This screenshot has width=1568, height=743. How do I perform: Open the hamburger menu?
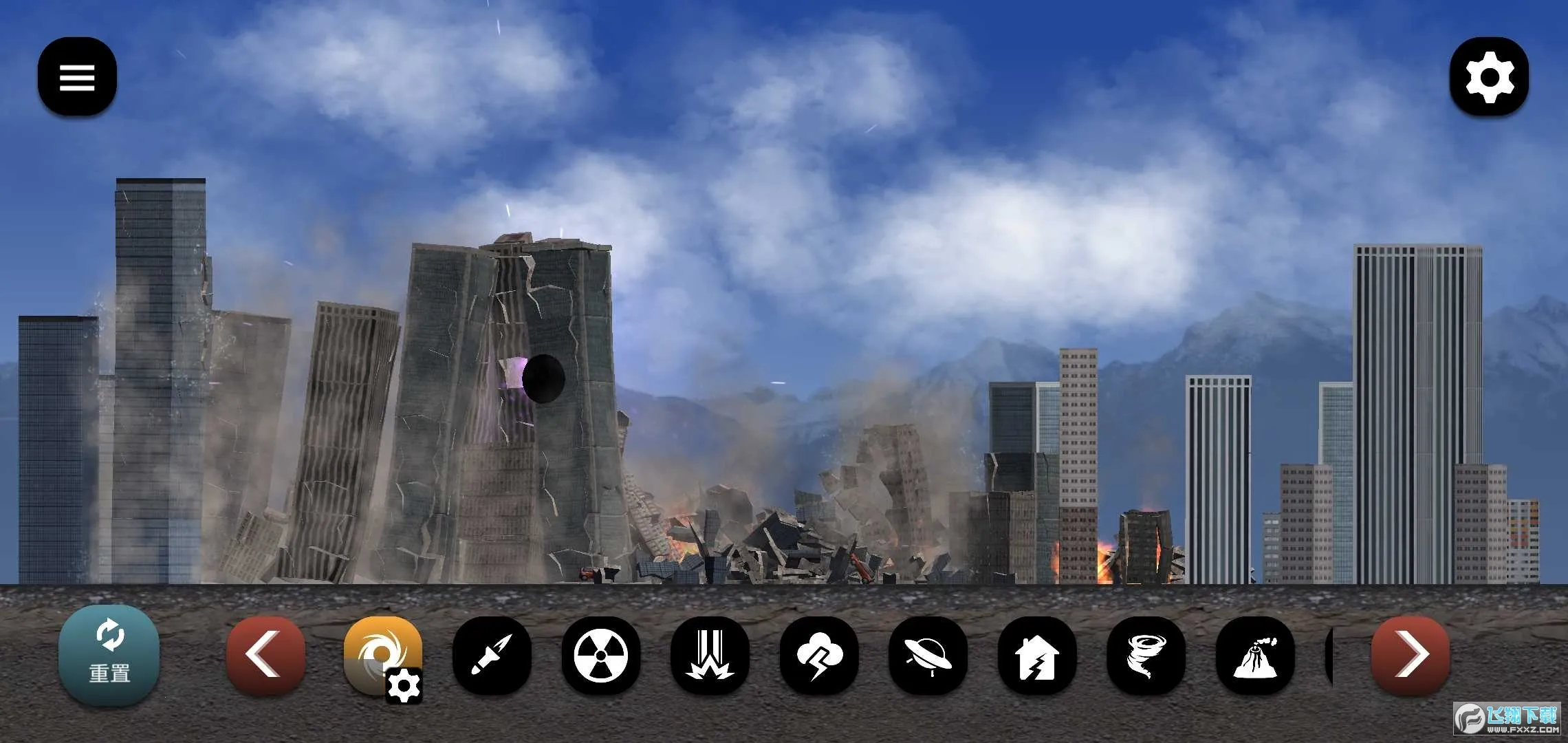(x=77, y=76)
